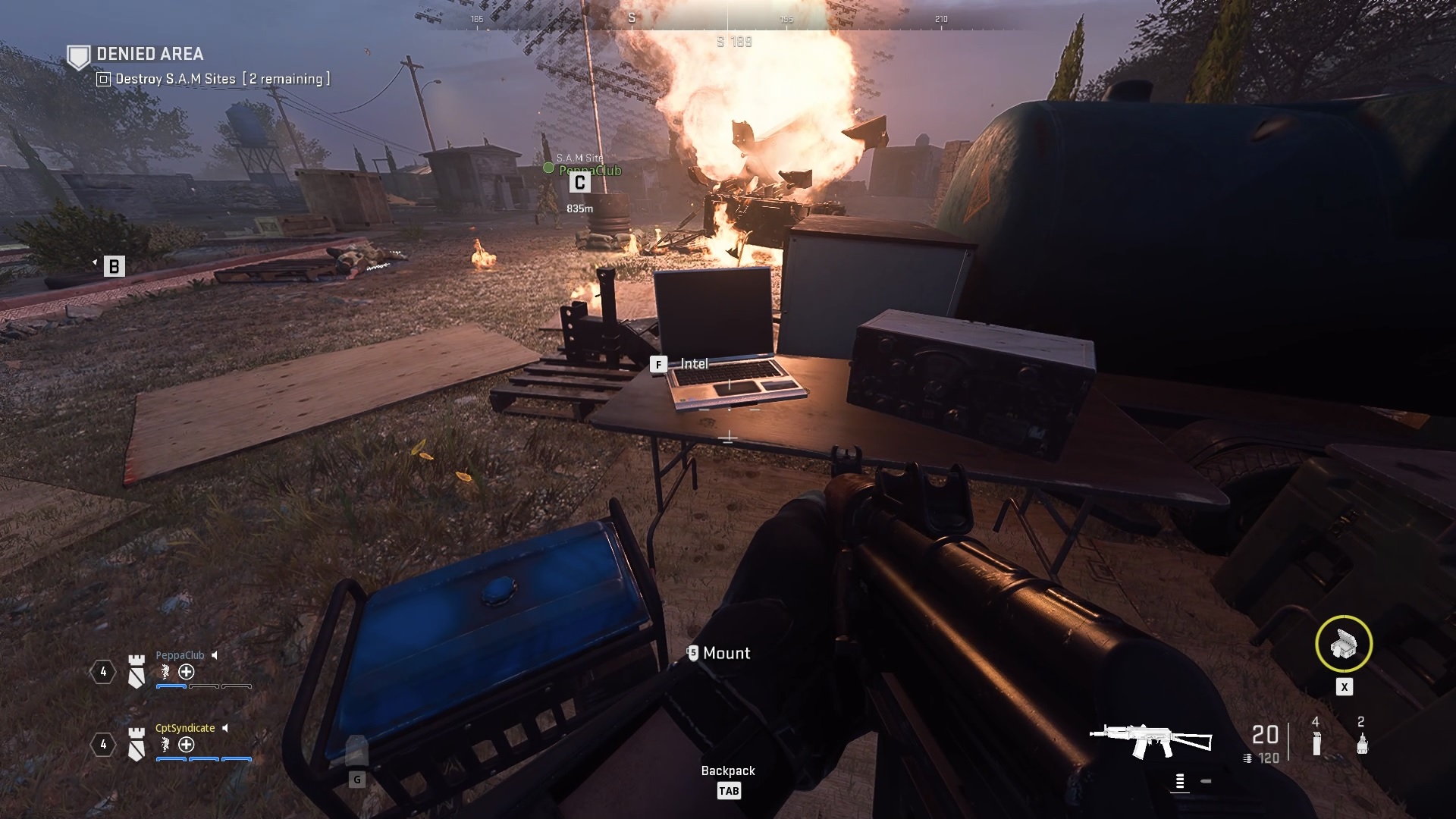Click the frag grenade icon showing count 2

(x=1362, y=743)
